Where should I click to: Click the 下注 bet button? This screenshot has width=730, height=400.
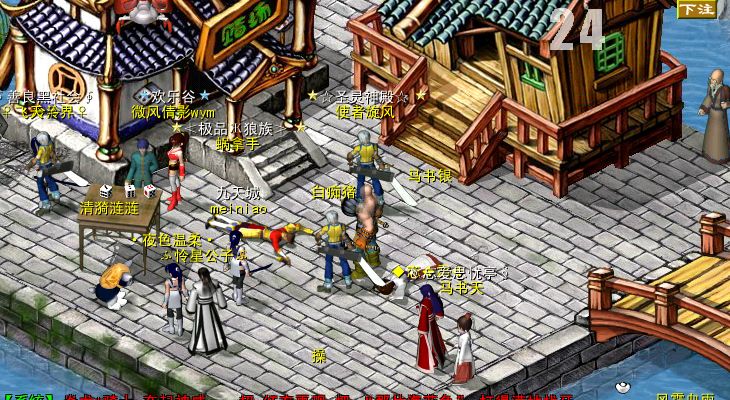[697, 10]
